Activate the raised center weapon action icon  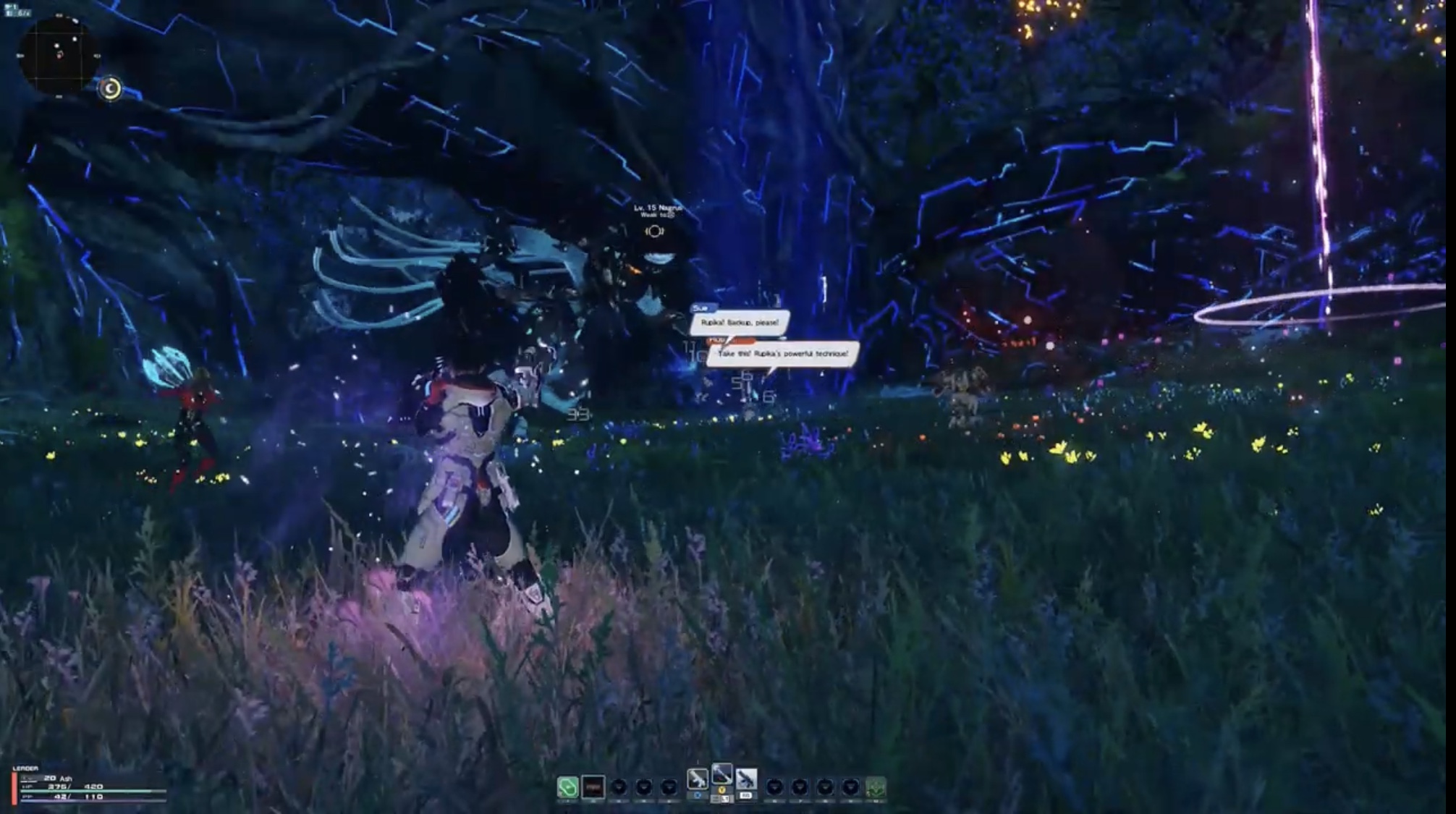721,774
